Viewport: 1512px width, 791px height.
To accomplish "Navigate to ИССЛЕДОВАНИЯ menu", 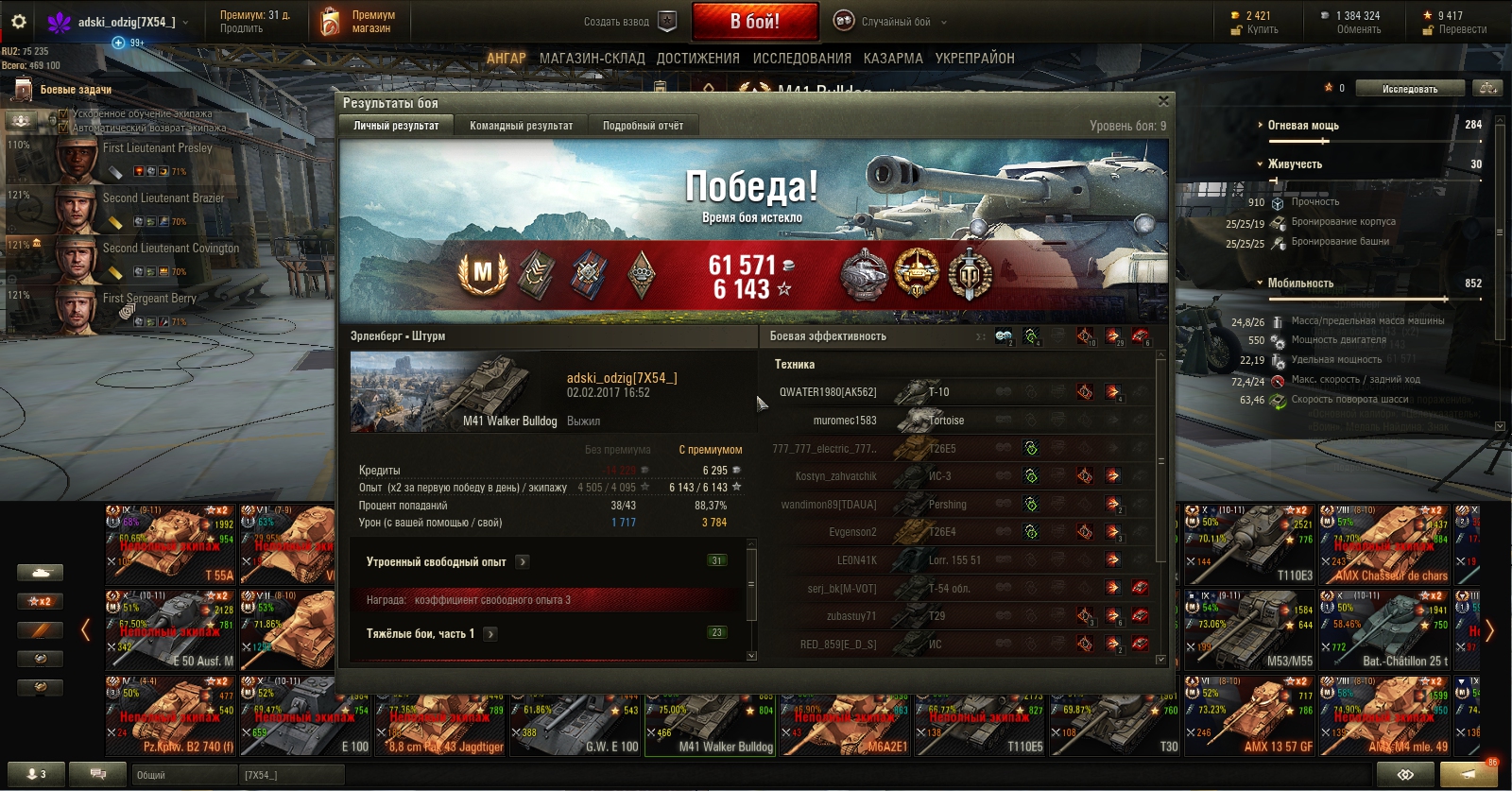I will [x=802, y=59].
